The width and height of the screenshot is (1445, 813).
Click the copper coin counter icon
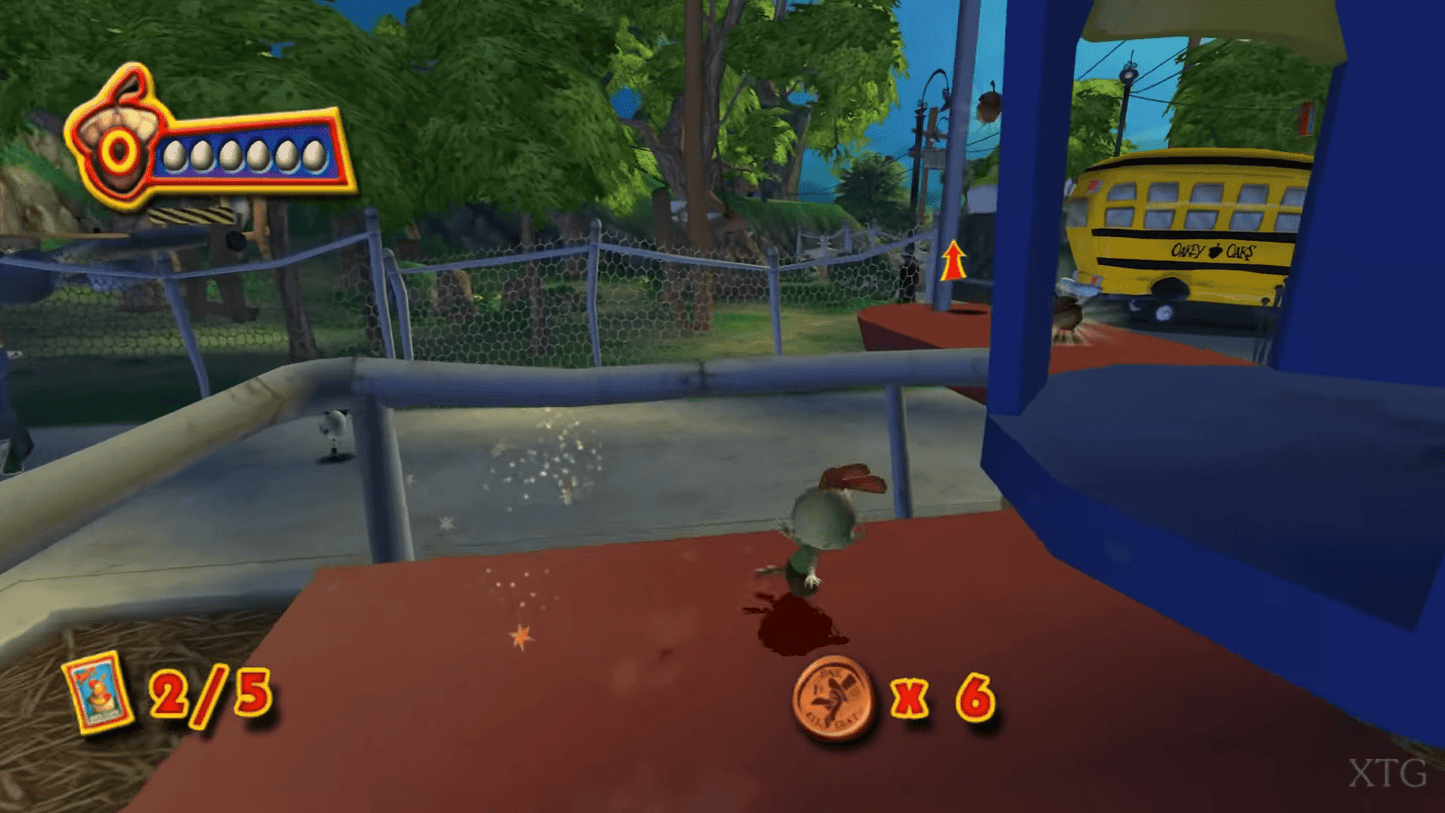(834, 699)
